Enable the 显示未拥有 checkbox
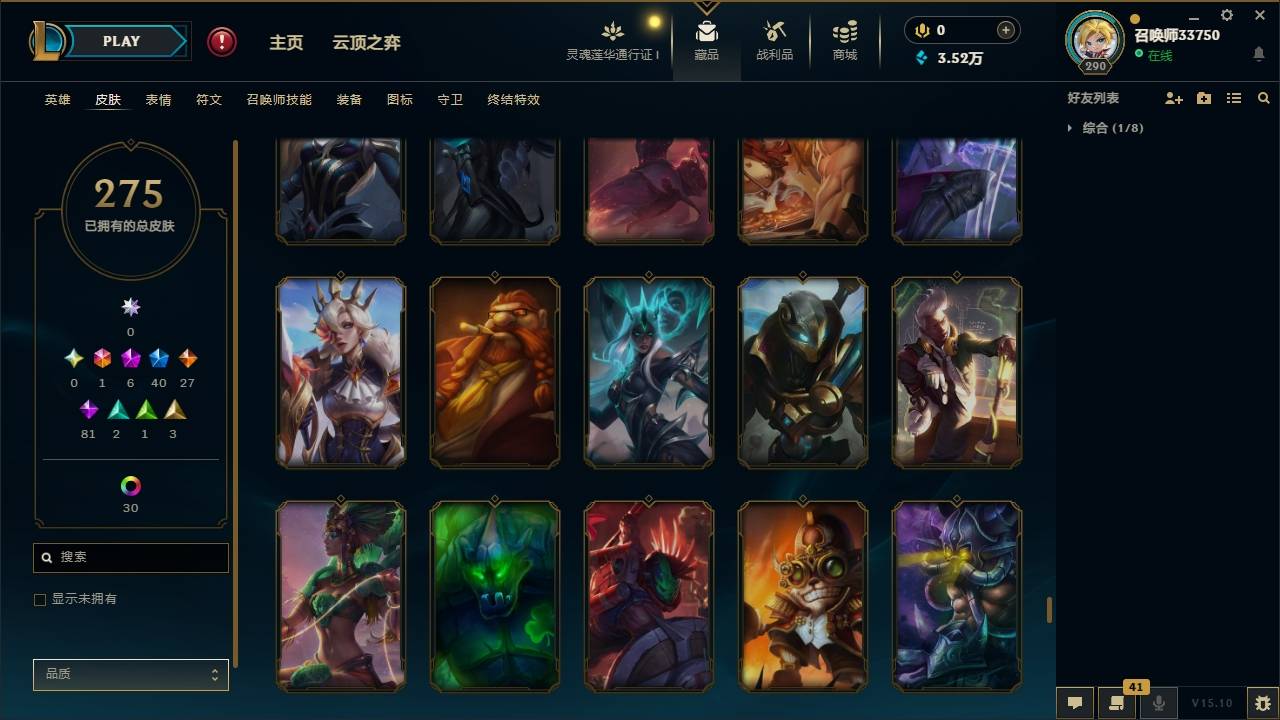The height and width of the screenshot is (720, 1280). [40, 599]
